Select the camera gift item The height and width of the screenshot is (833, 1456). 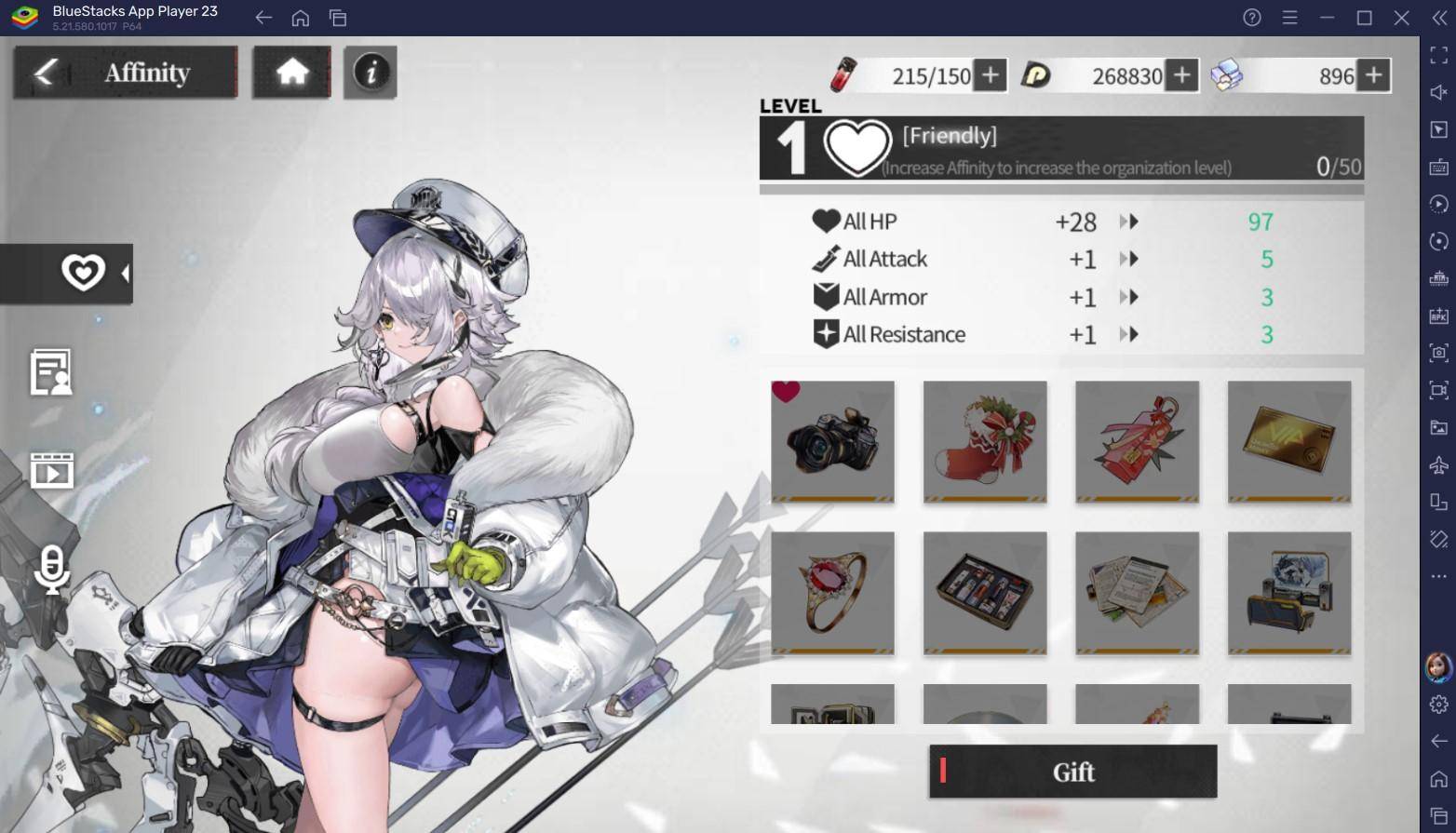[832, 441]
